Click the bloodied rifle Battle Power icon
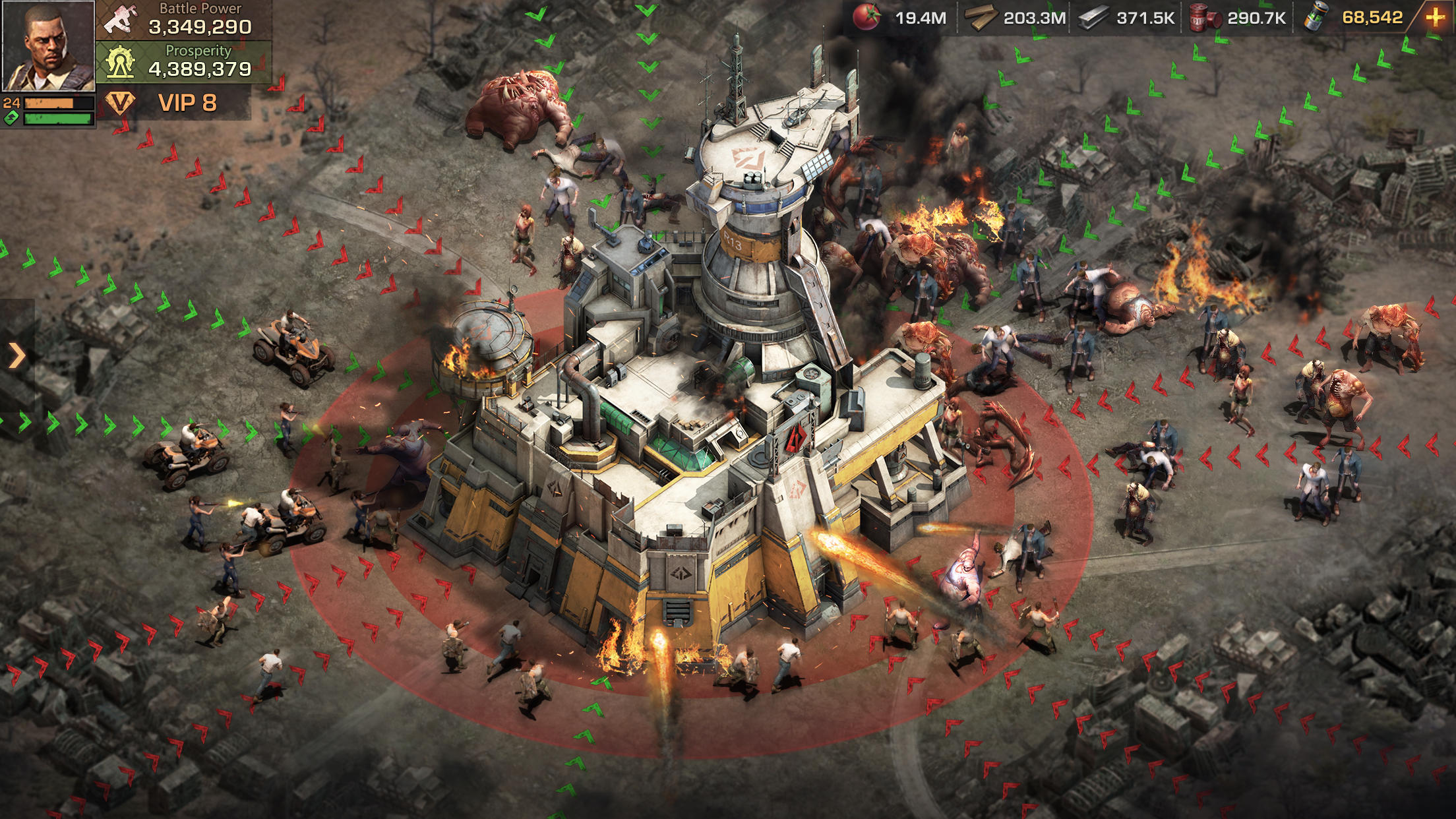The height and width of the screenshot is (819, 1456). (121, 18)
